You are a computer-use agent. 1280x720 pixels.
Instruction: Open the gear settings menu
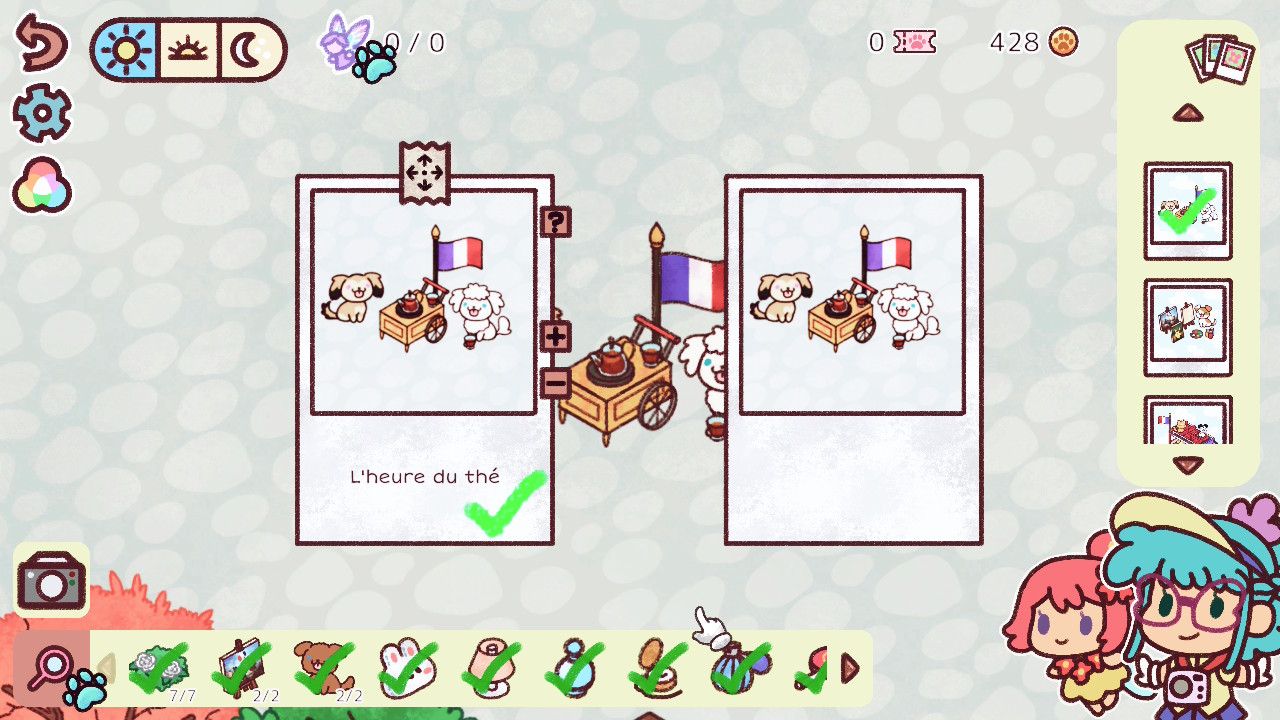[41, 114]
